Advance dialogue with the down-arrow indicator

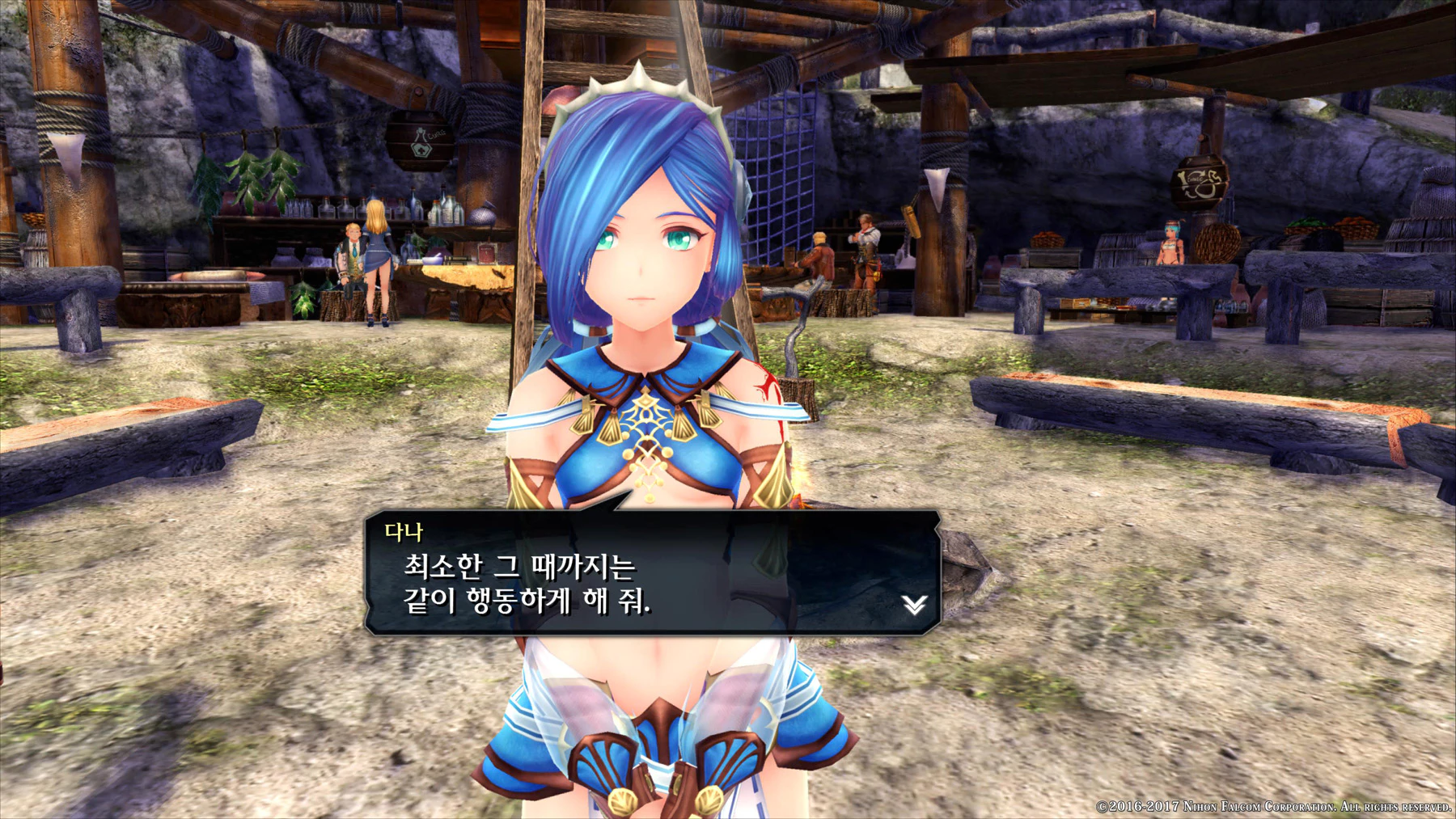914,604
